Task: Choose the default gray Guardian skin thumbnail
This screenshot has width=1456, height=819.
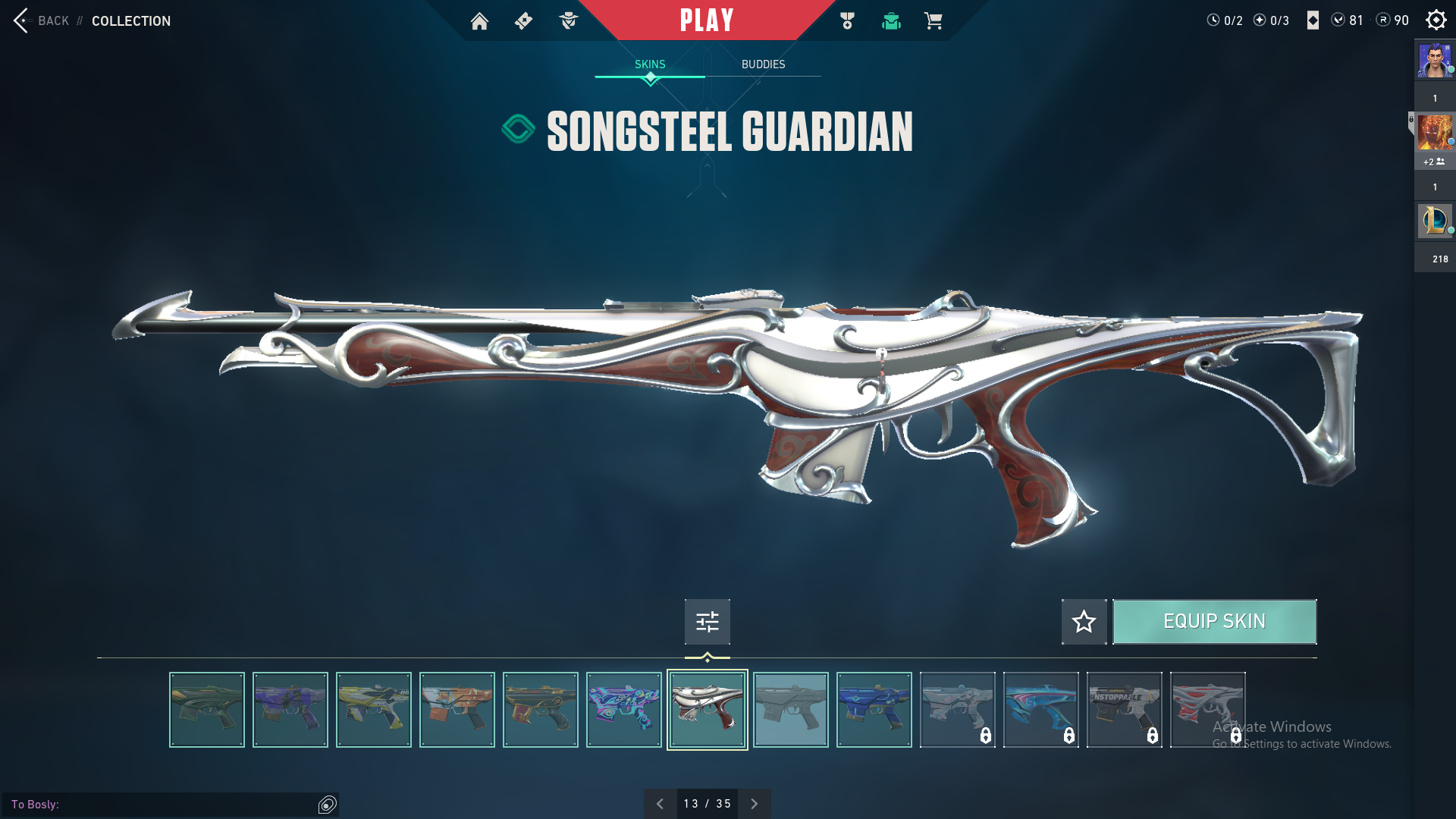Action: point(790,710)
